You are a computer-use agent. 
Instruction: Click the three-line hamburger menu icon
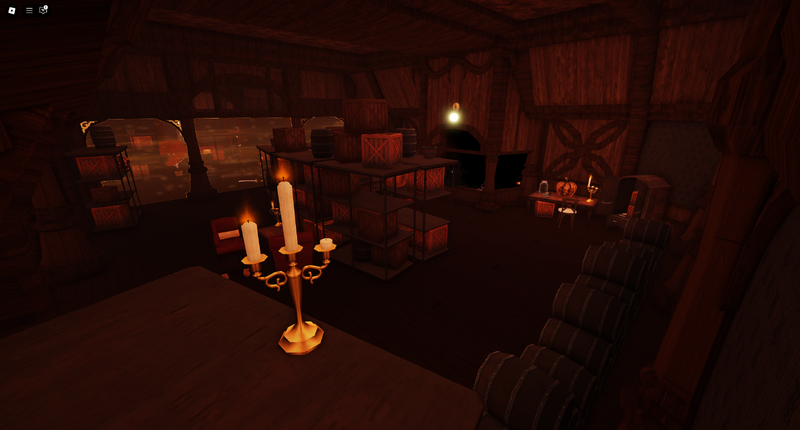click(29, 10)
